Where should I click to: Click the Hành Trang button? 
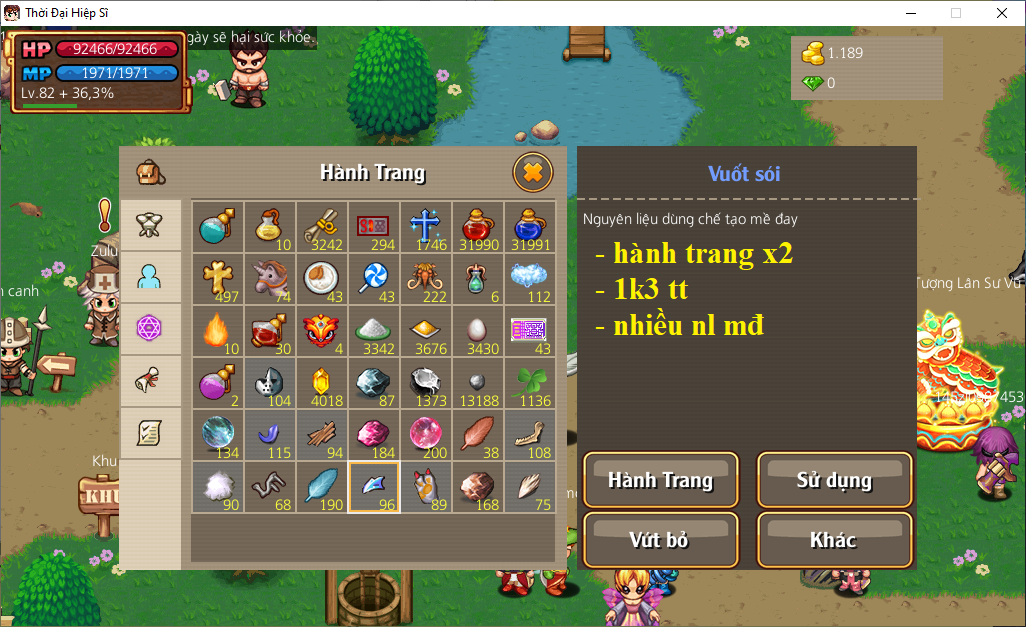pyautogui.click(x=660, y=480)
